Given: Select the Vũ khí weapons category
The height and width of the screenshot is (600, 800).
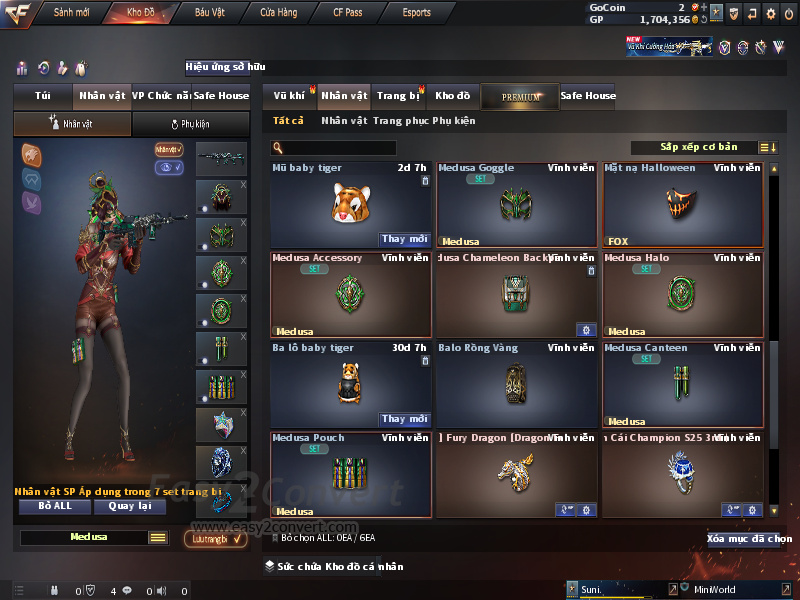Looking at the screenshot, I should click(290, 96).
